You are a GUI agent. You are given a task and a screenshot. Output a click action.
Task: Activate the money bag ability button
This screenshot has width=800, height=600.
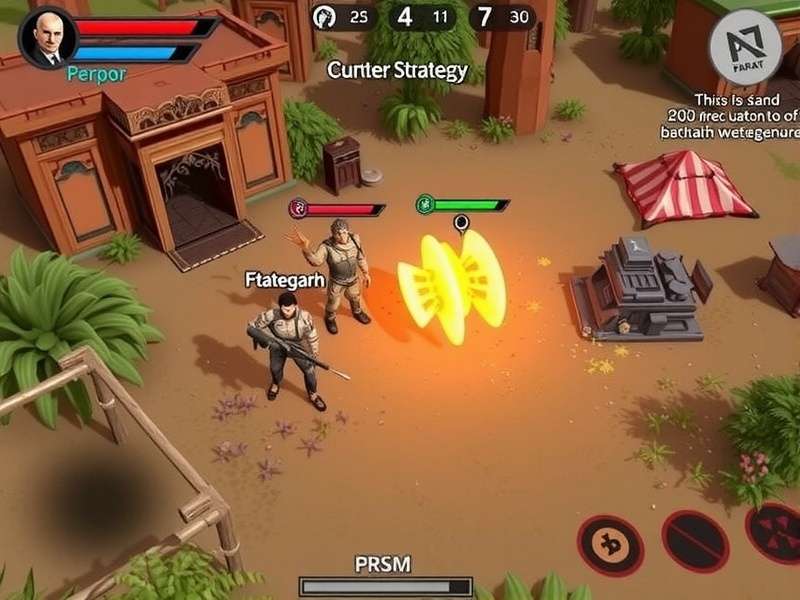(x=610, y=545)
